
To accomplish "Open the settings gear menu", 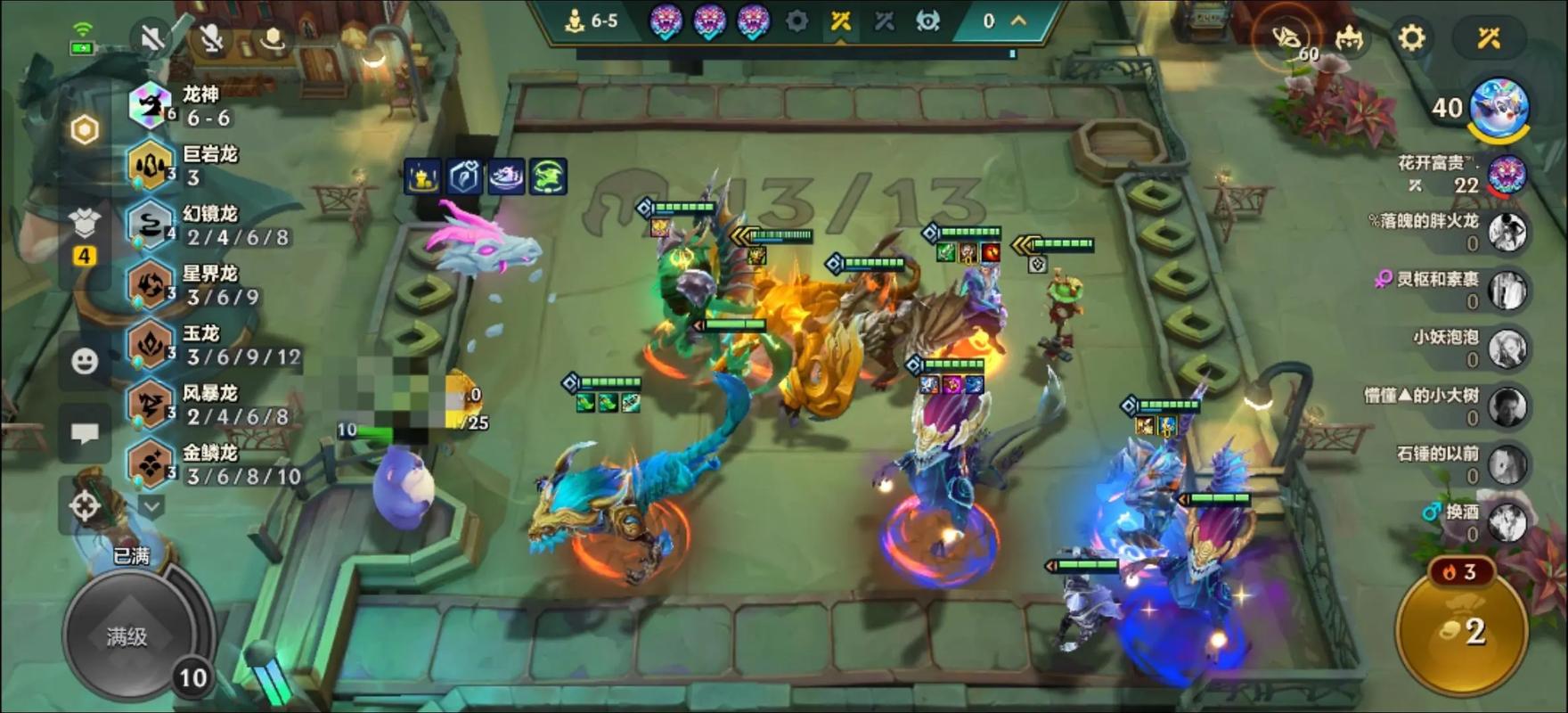I will click(1411, 37).
